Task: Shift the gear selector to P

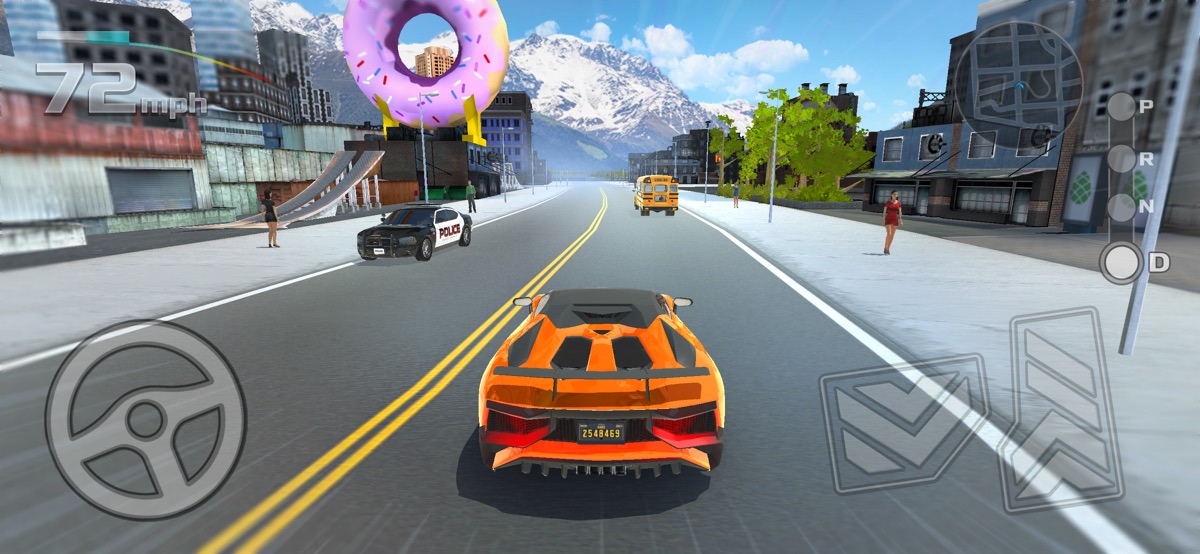Action: click(1122, 106)
